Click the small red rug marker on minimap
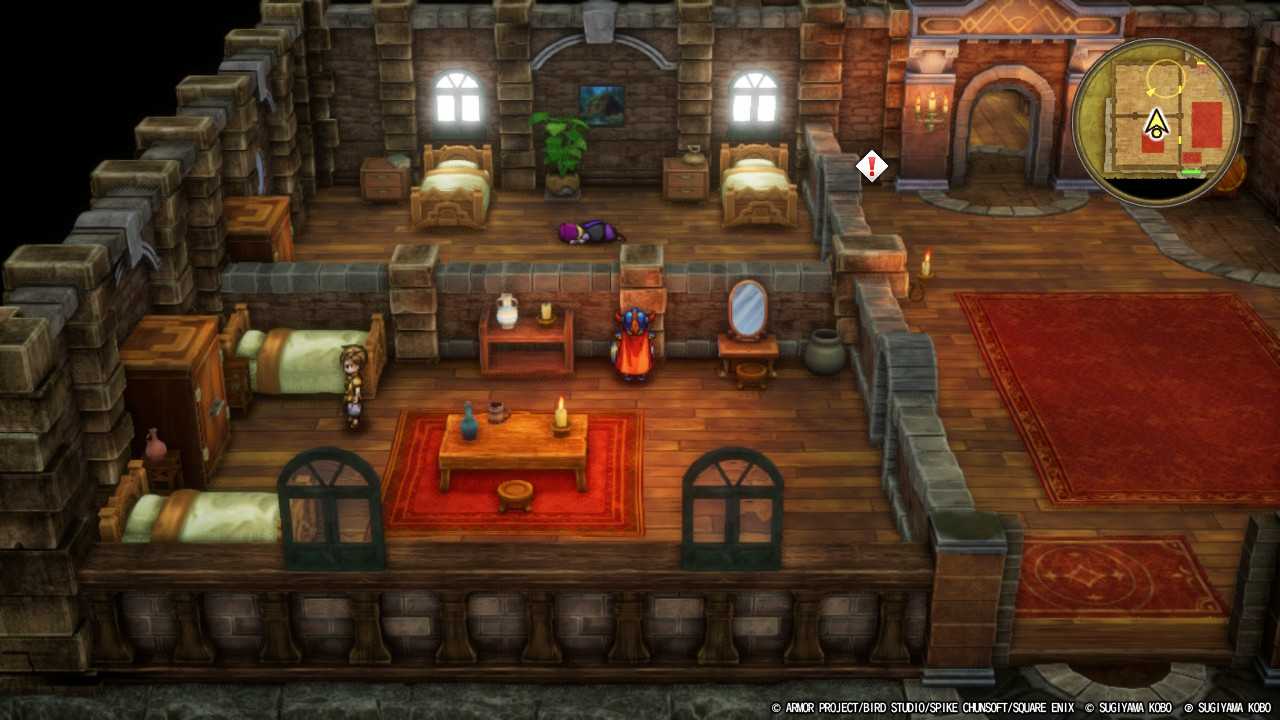This screenshot has height=720, width=1280. point(1191,157)
